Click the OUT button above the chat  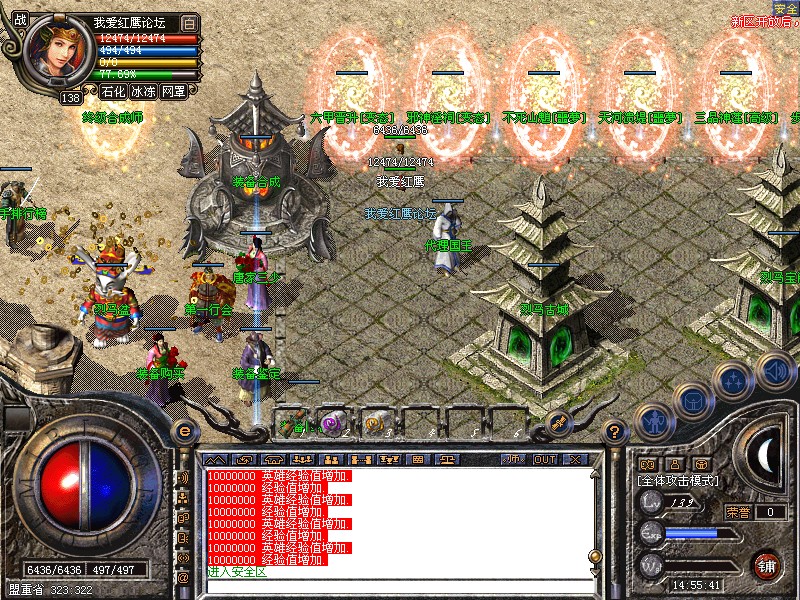(544, 459)
